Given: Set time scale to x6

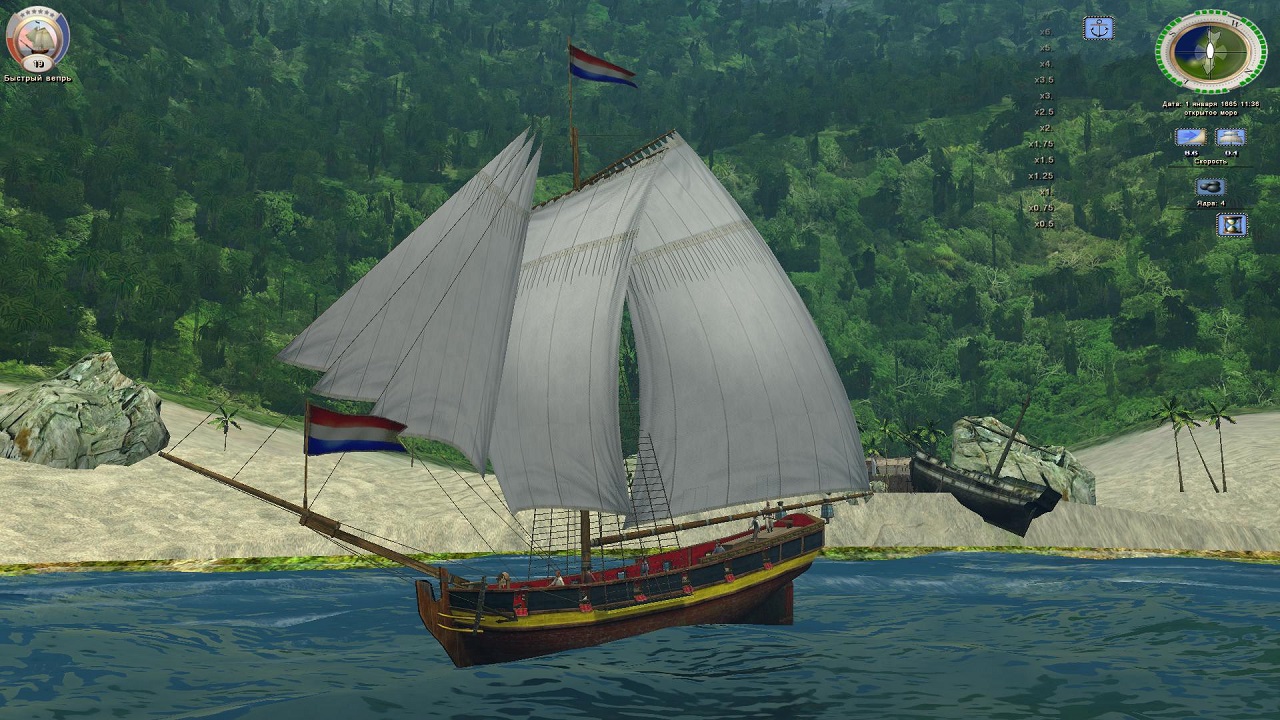Looking at the screenshot, I should (1045, 31).
